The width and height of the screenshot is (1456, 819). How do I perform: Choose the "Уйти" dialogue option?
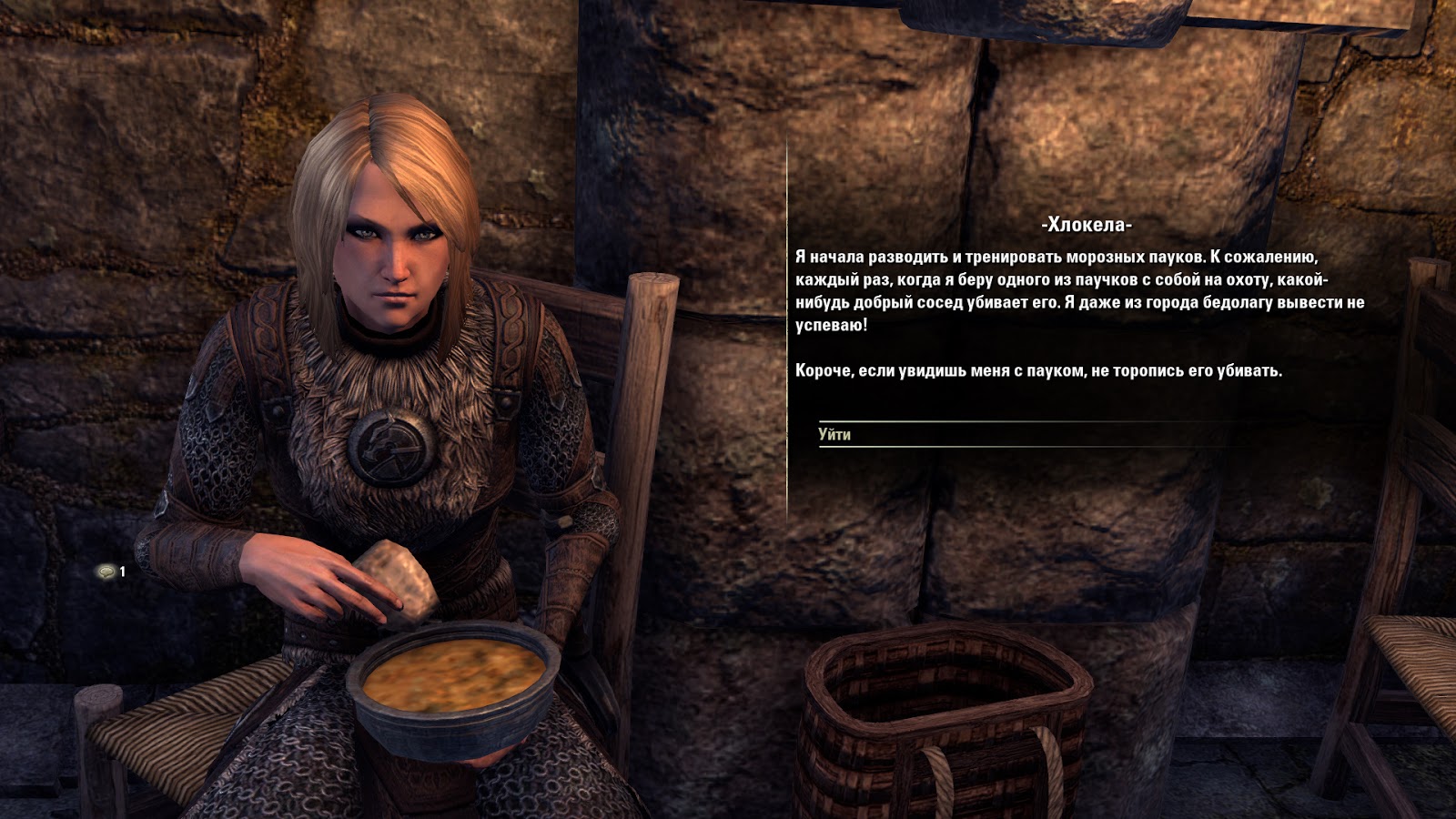click(x=834, y=435)
